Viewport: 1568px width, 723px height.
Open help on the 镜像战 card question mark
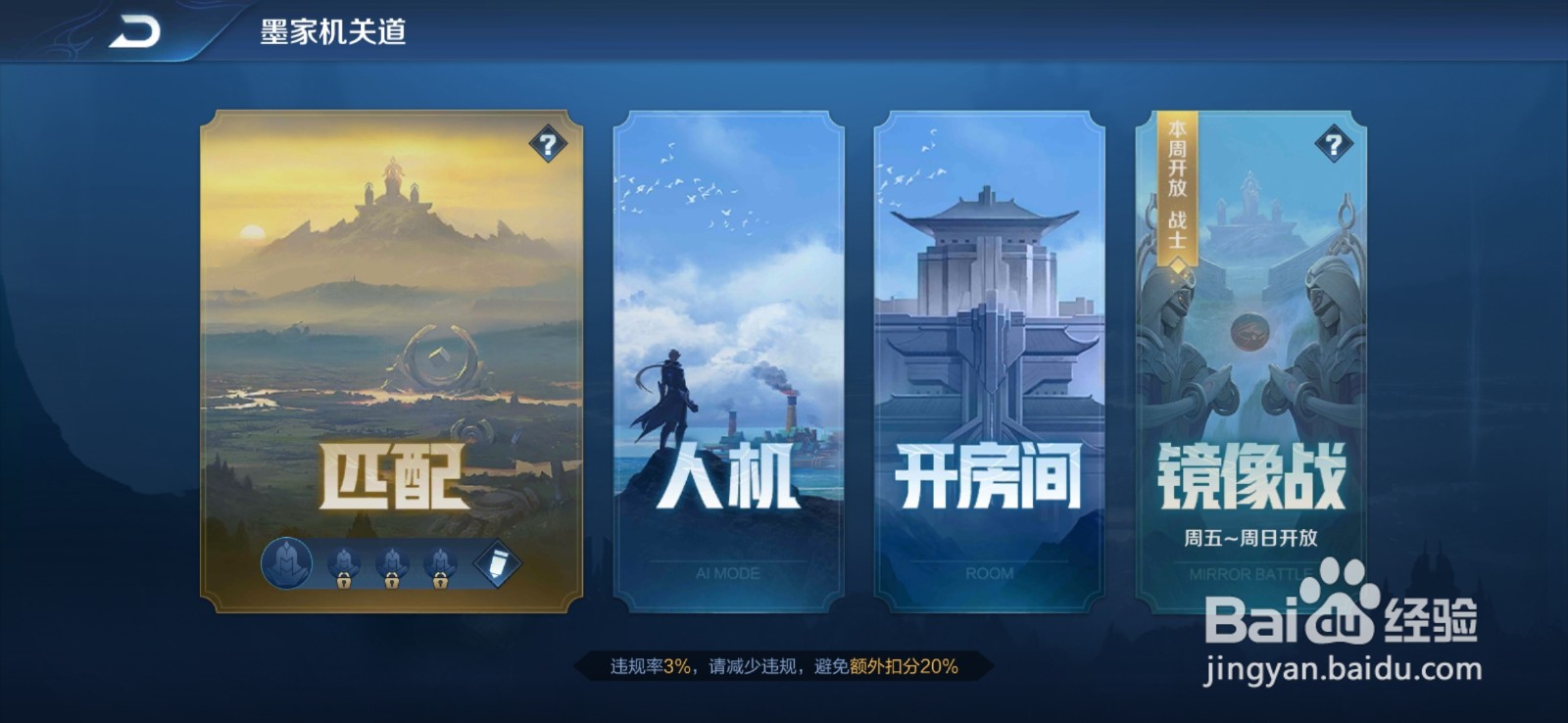point(1335,145)
